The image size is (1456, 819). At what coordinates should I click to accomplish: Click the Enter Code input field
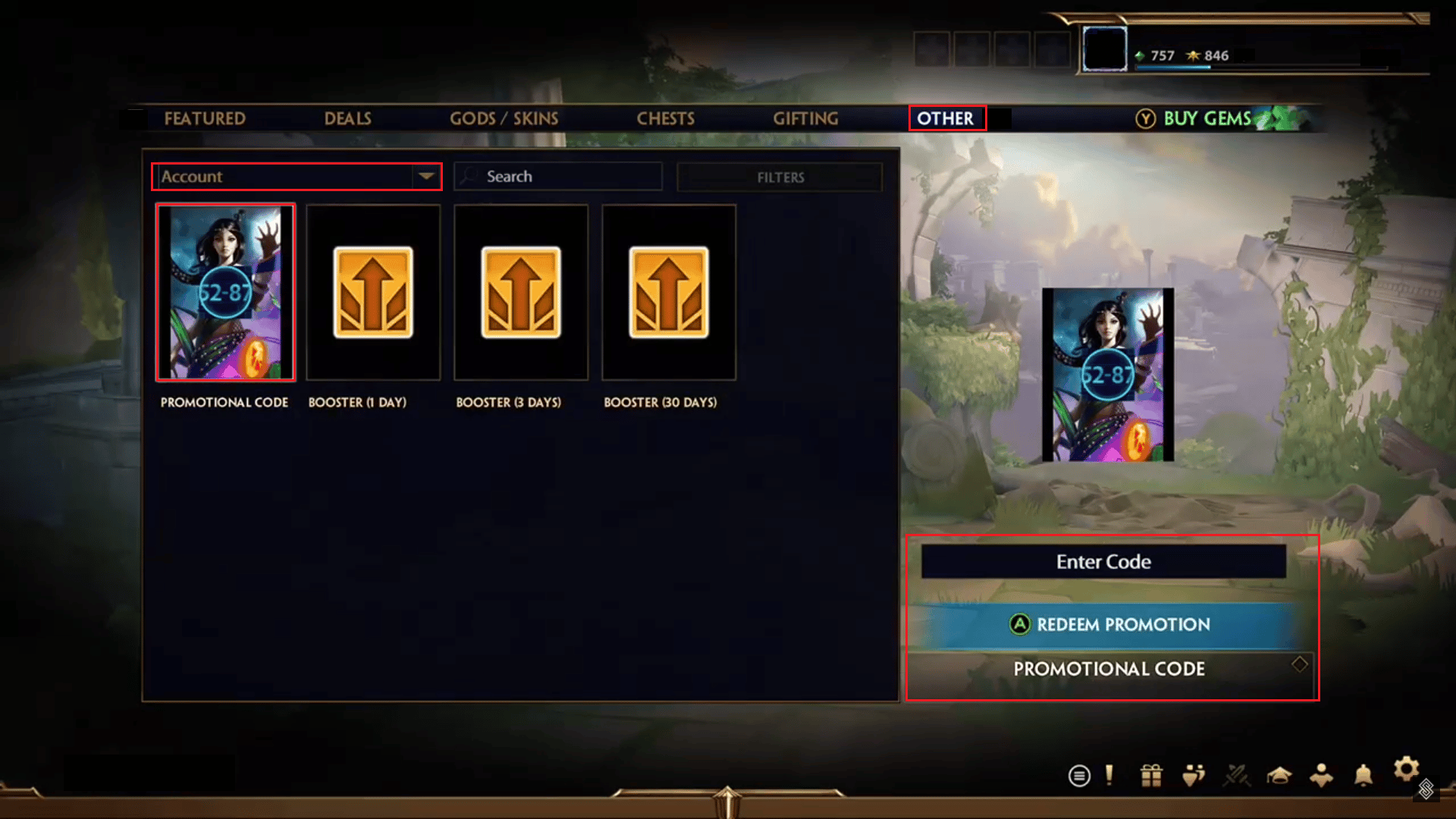click(1103, 561)
